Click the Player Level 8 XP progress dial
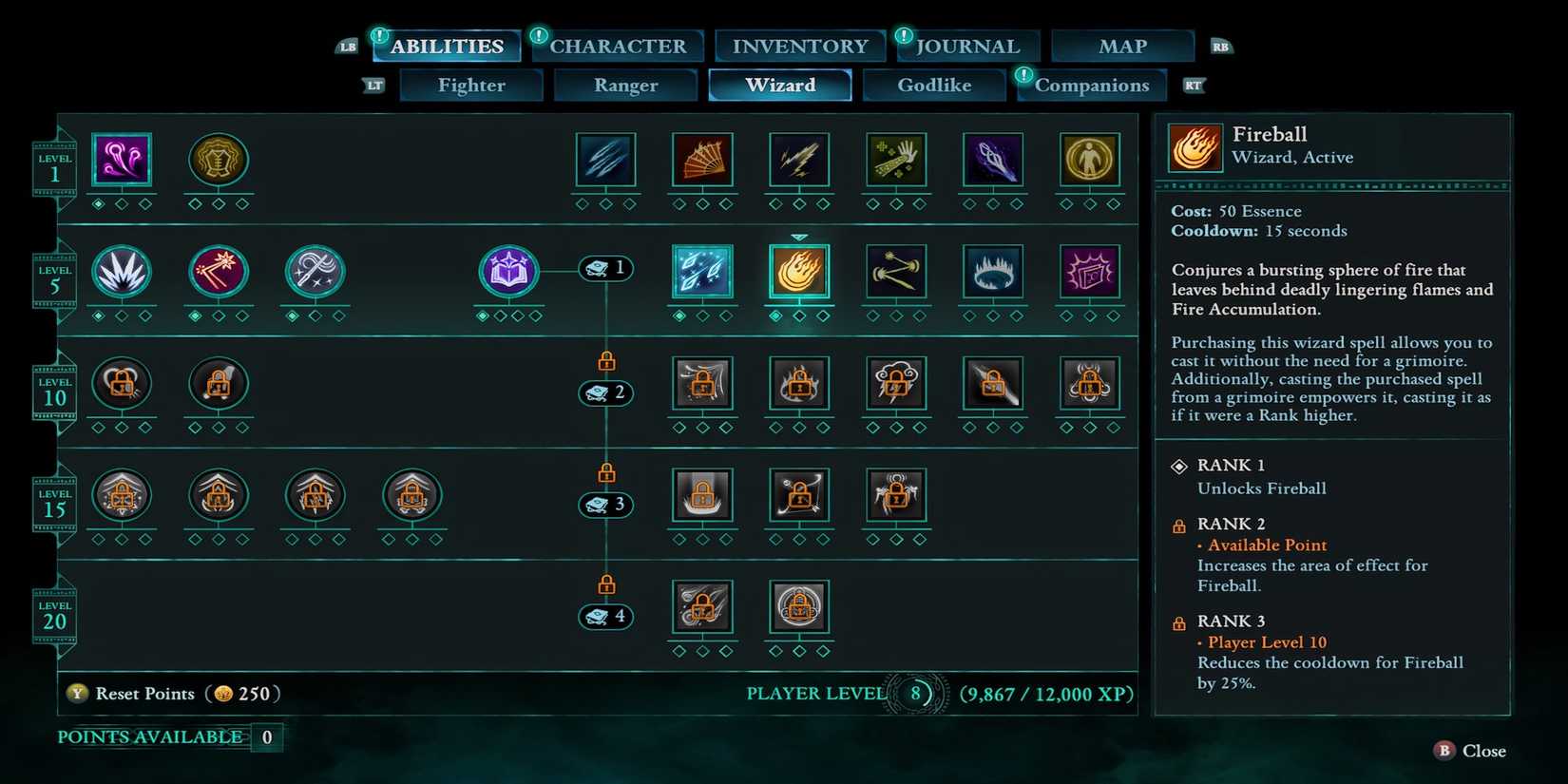 (915, 694)
